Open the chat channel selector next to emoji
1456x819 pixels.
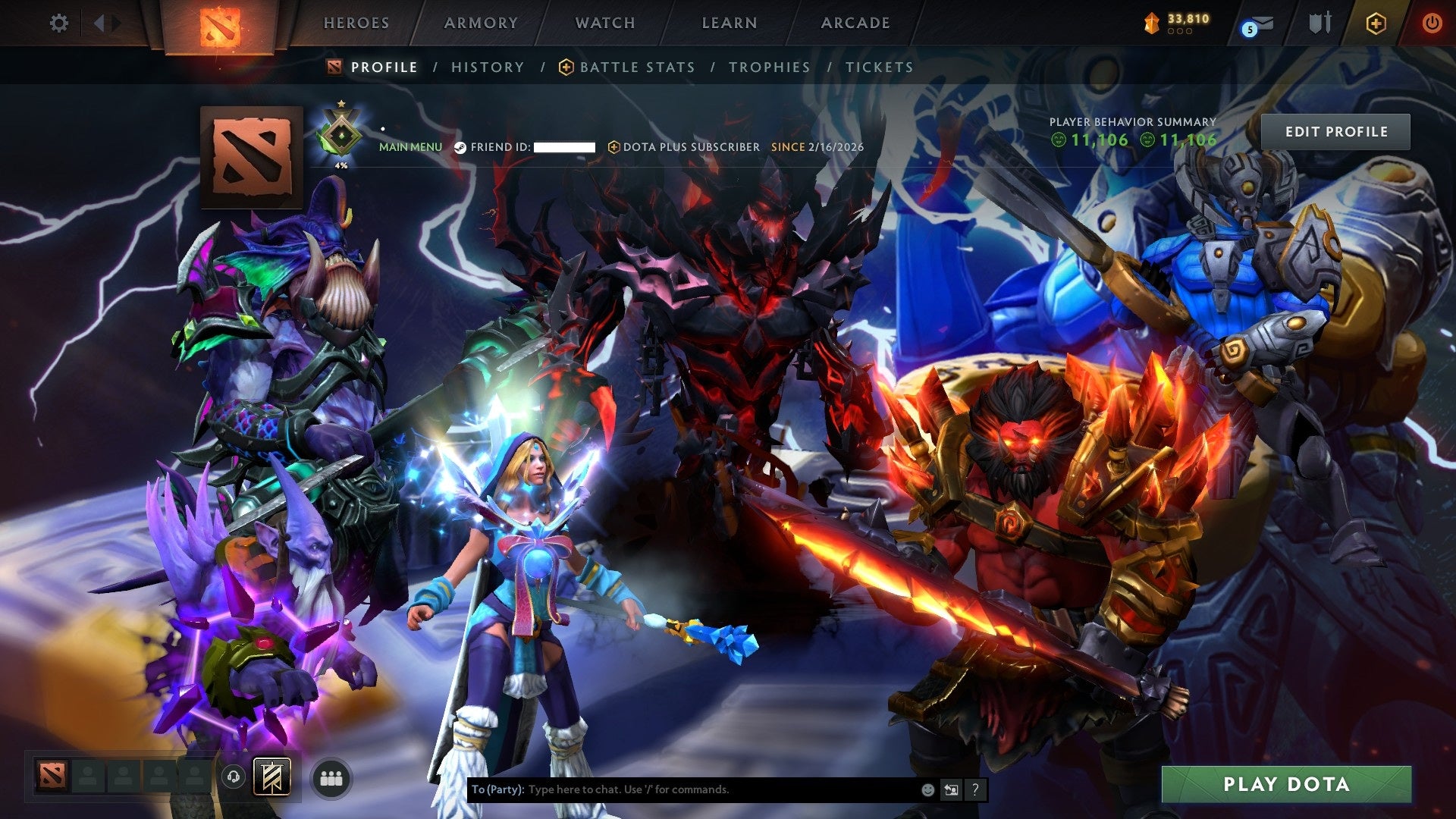[951, 789]
